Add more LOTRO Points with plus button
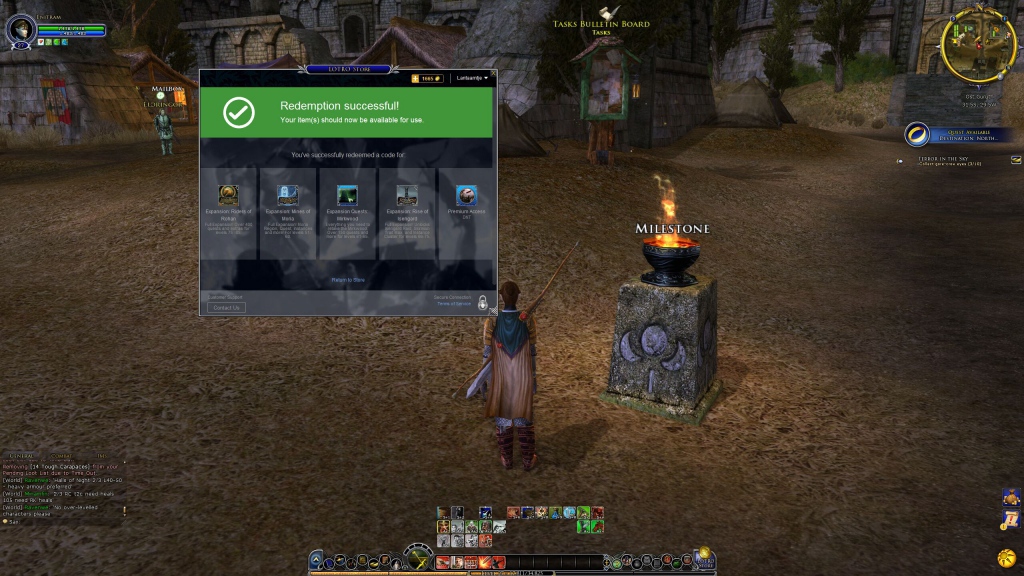The image size is (1024, 576). [415, 78]
